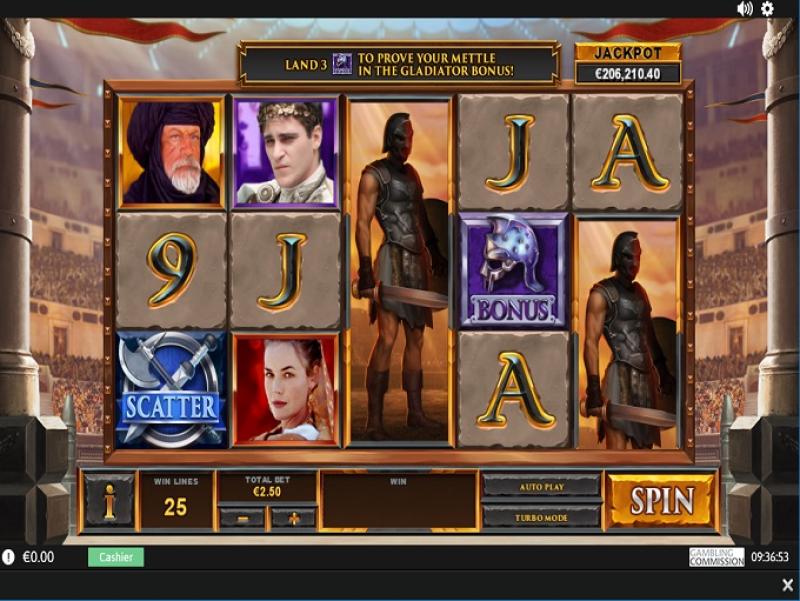The width and height of the screenshot is (800, 601).
Task: Activate Auto Play mode
Action: click(541, 486)
